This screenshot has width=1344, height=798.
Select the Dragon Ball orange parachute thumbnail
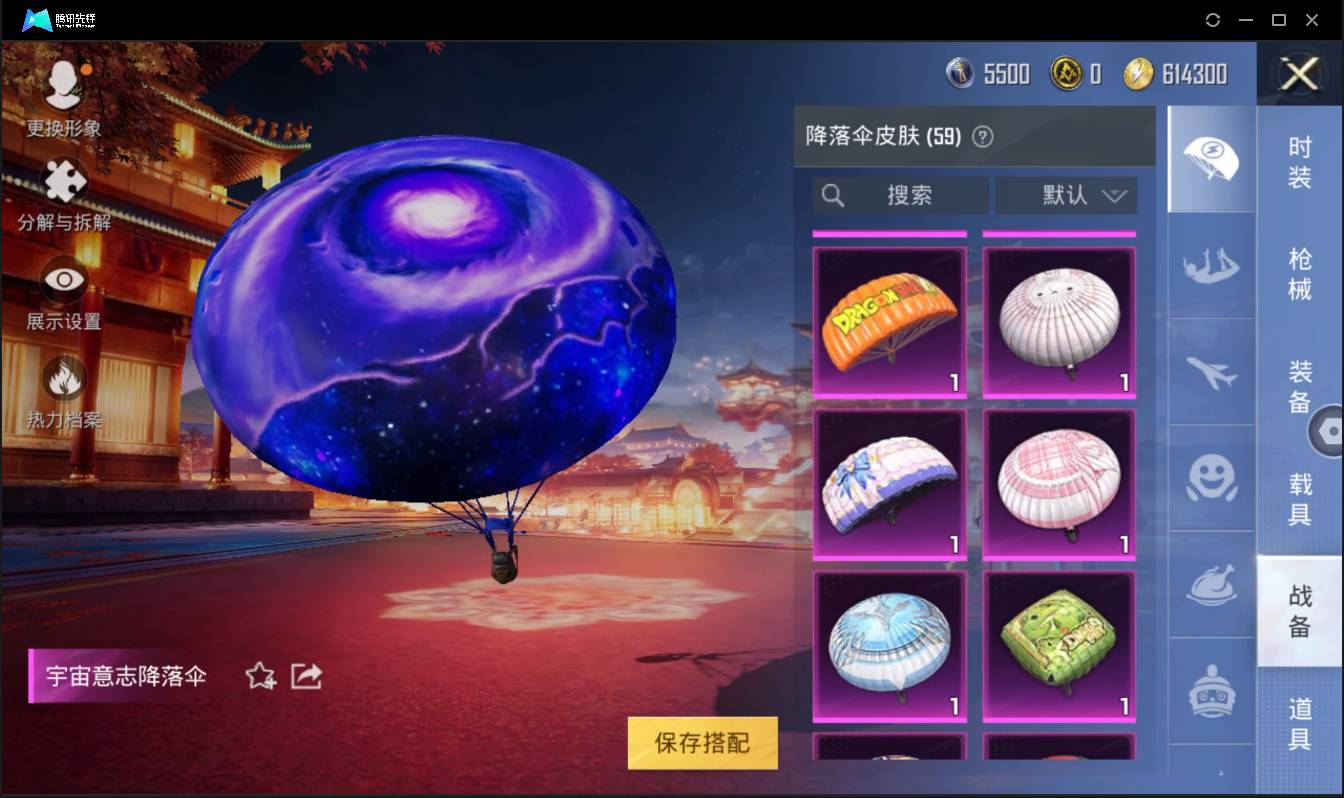click(889, 322)
